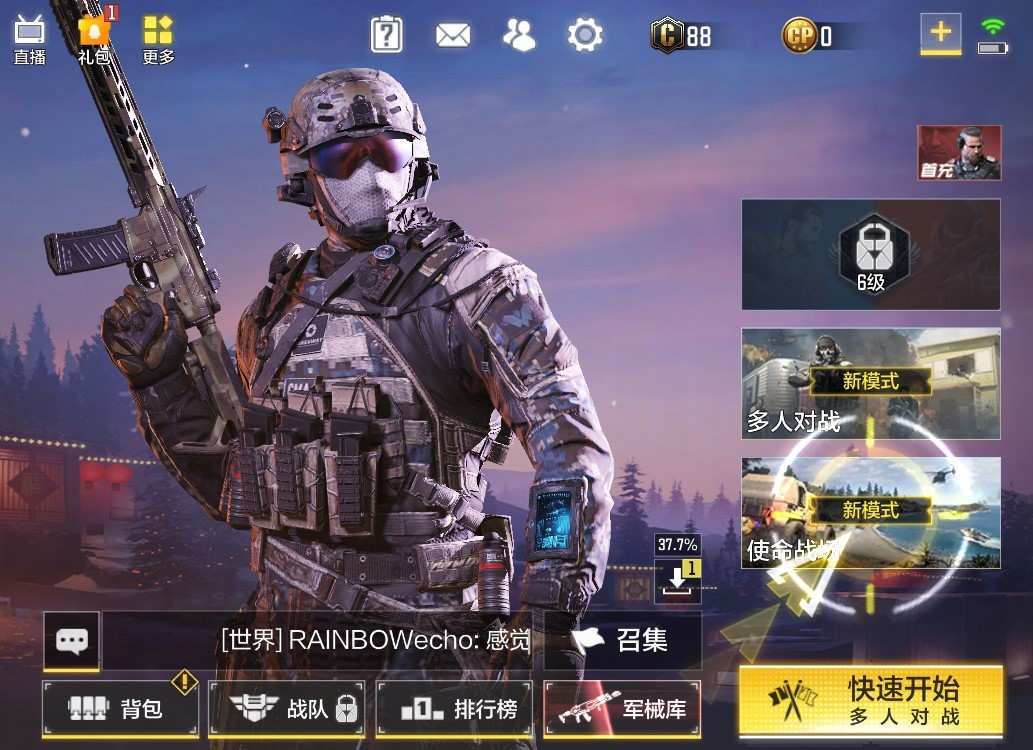Choose the 多人对战 multiplayer mode
This screenshot has height=750, width=1033.
click(x=870, y=383)
